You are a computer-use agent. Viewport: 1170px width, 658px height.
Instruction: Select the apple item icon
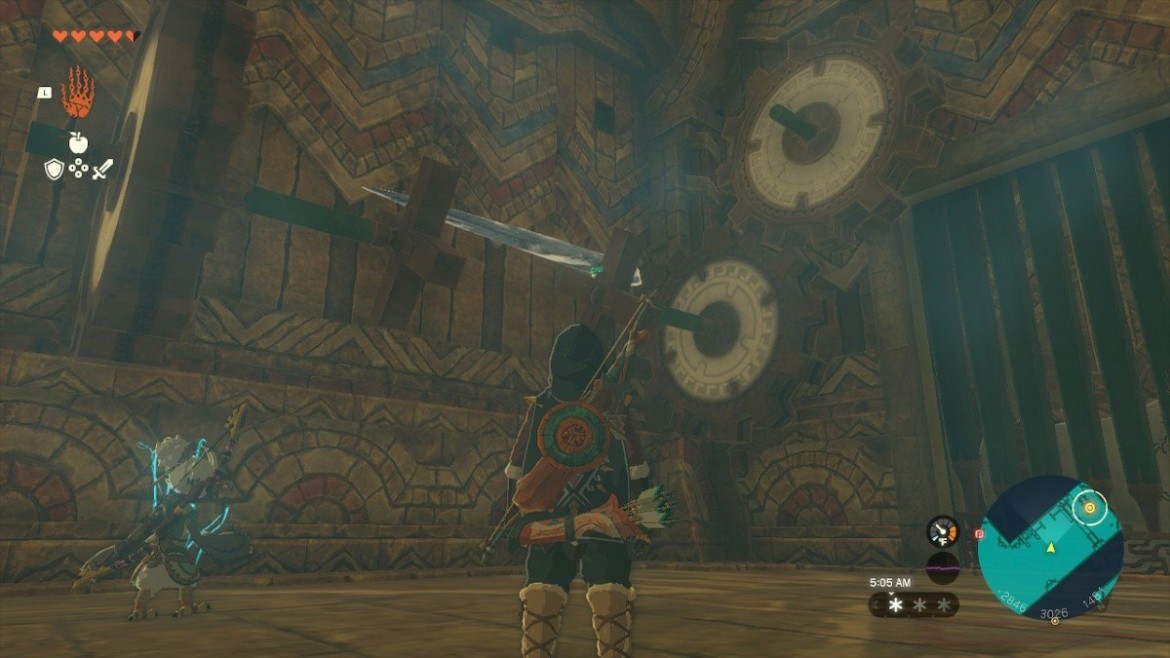78,142
